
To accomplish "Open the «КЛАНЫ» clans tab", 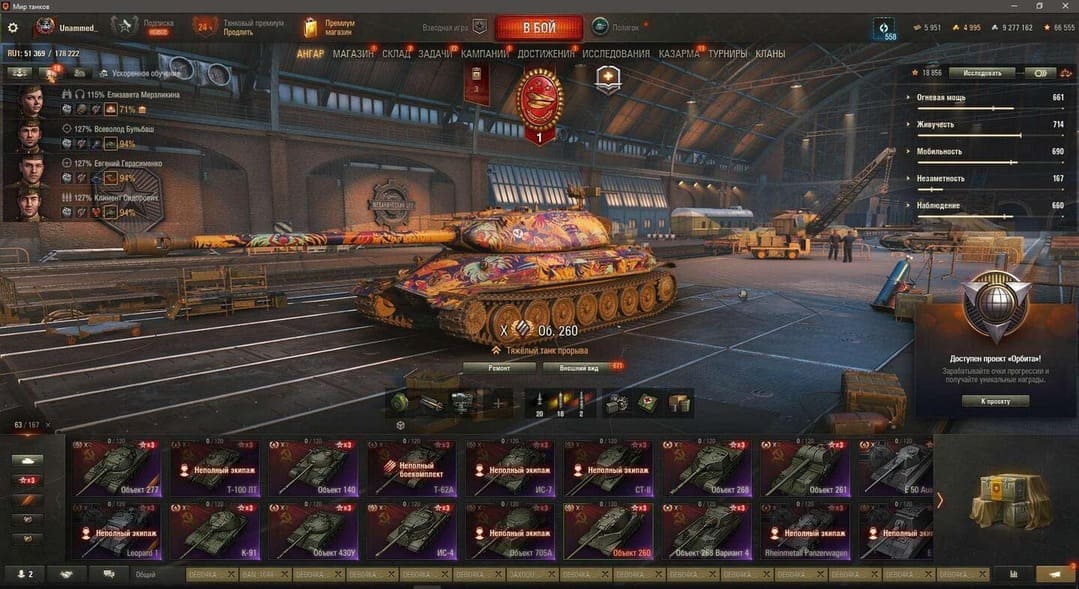I will [770, 54].
